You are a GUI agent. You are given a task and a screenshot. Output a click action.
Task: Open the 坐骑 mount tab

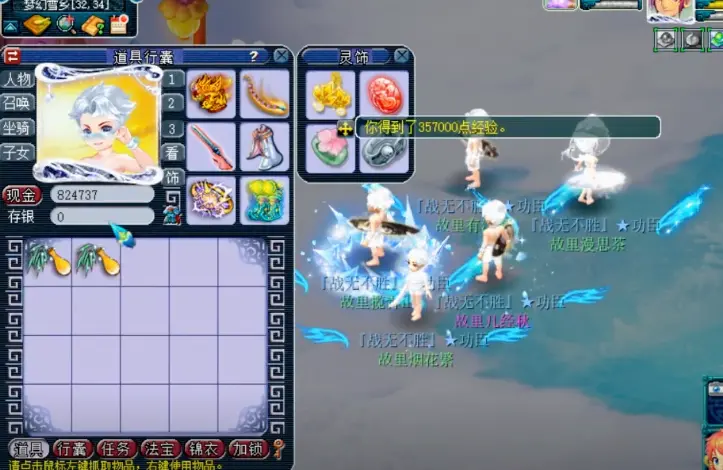tap(17, 127)
